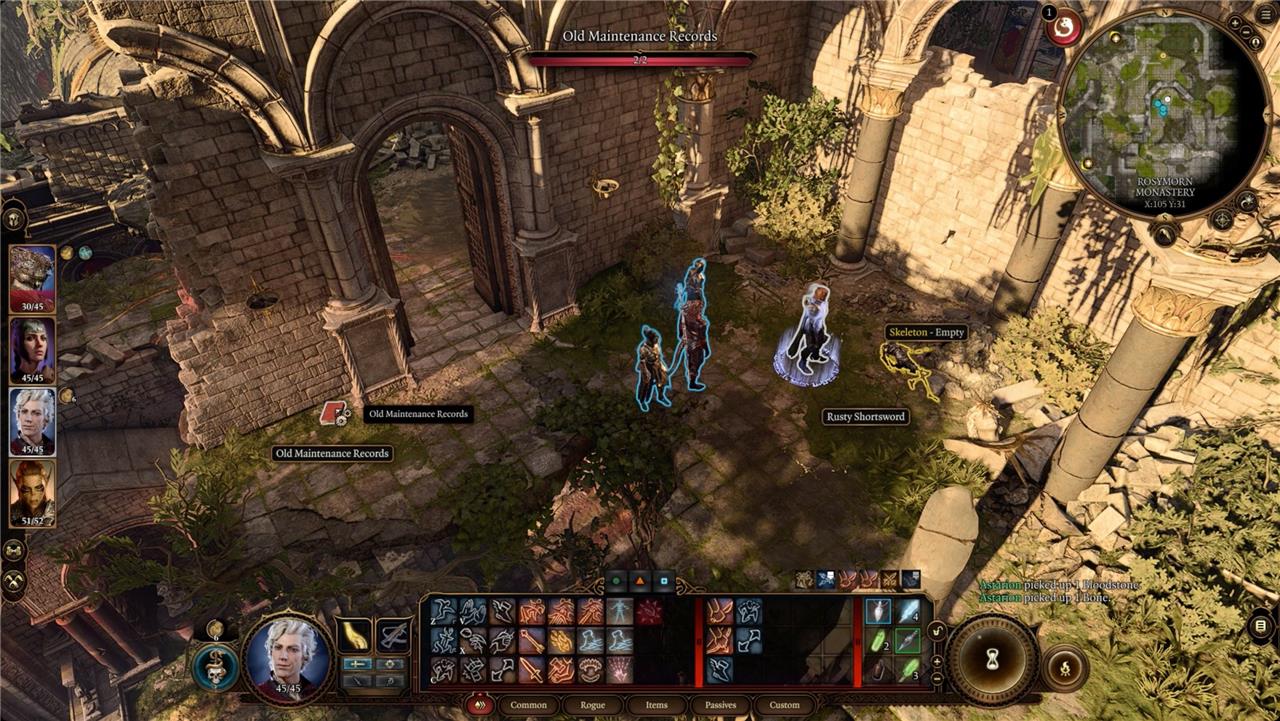Select the Custom hotbar tab

pyautogui.click(x=785, y=705)
